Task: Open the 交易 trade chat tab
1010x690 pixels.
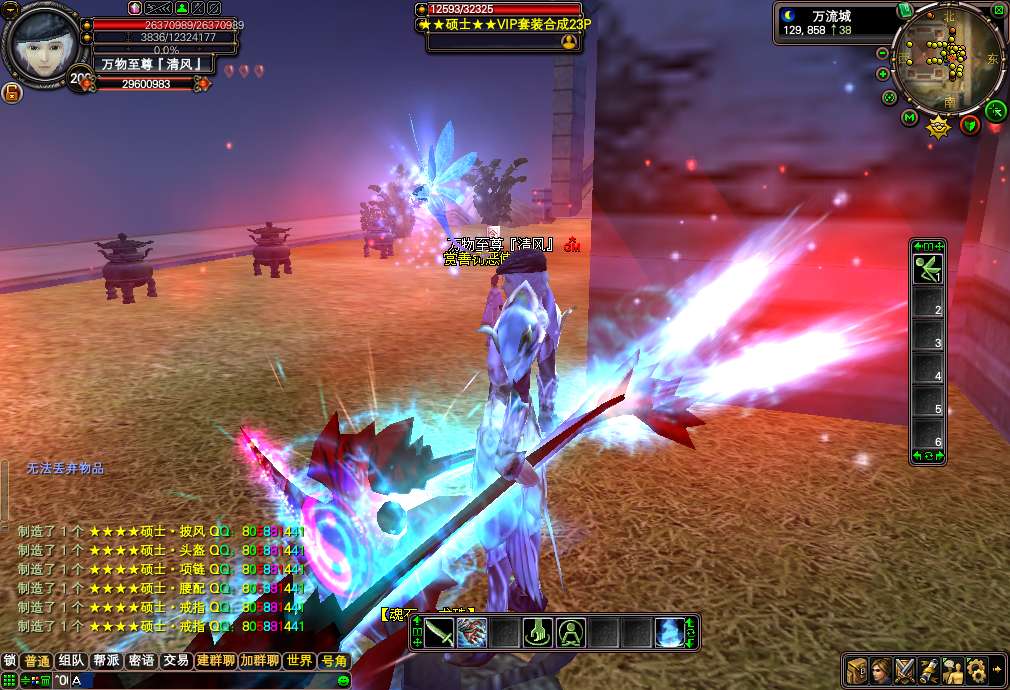Action: click(176, 661)
